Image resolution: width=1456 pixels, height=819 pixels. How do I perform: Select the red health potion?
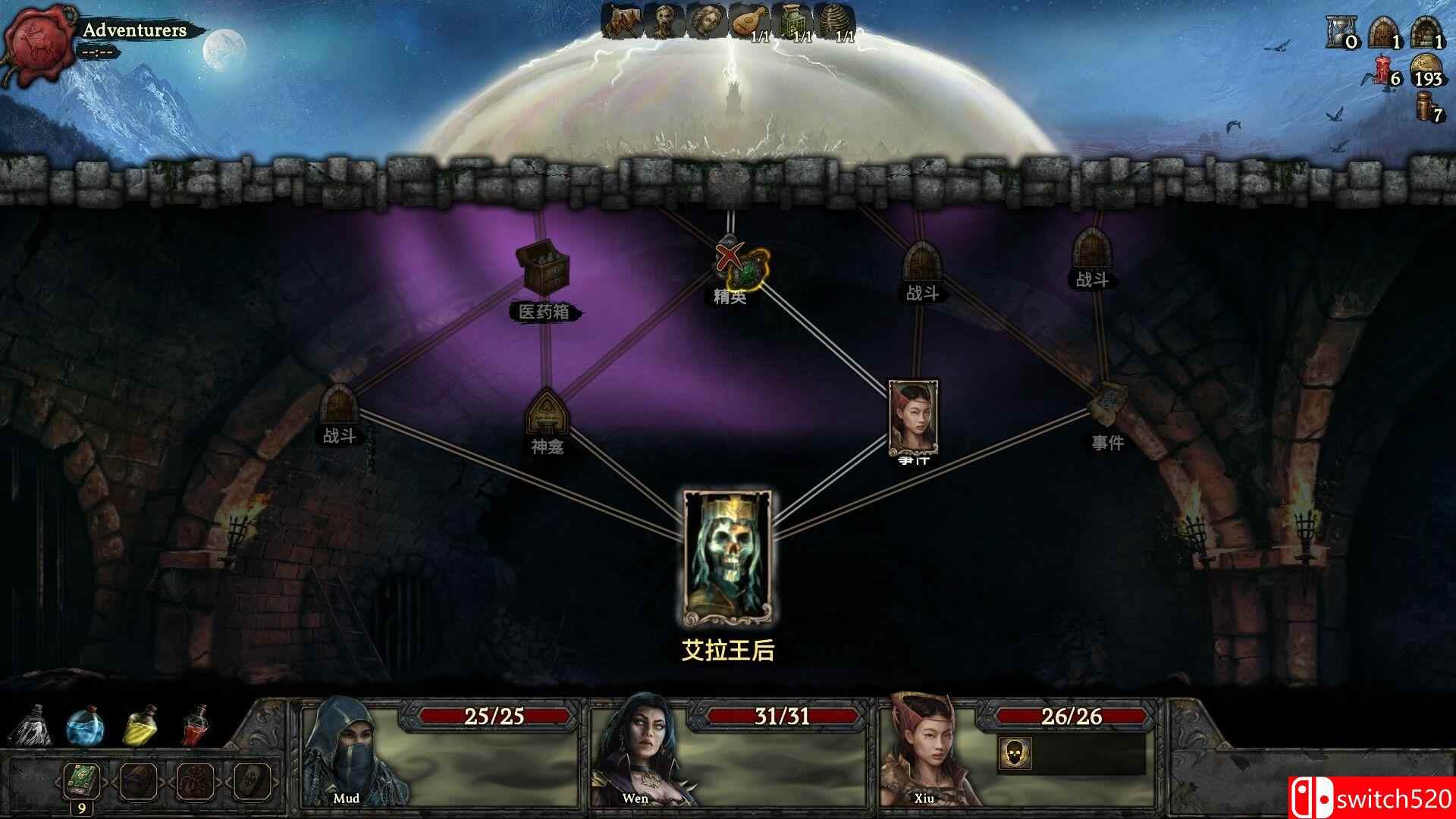195,728
